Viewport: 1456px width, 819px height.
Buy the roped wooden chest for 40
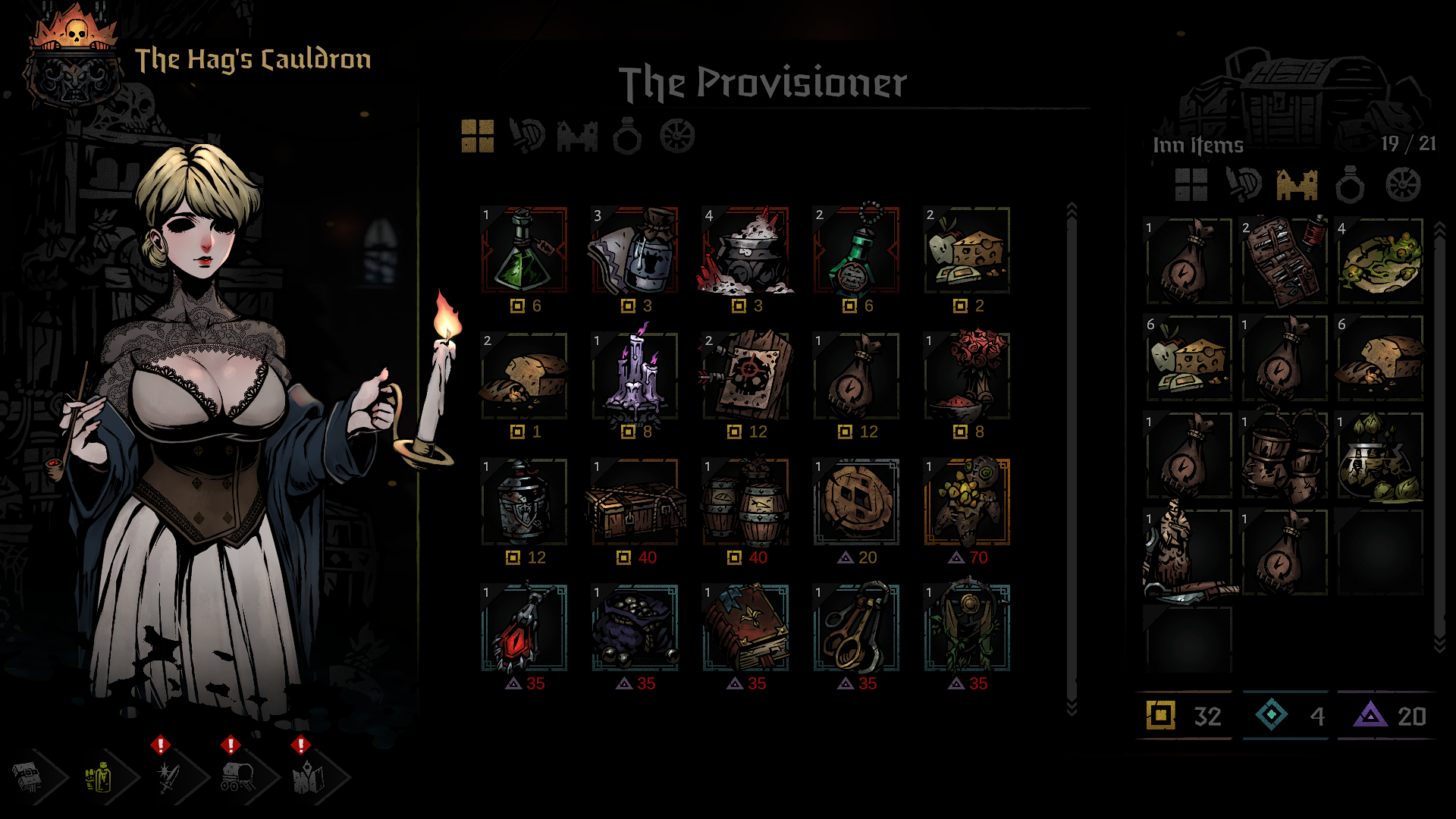click(635, 502)
